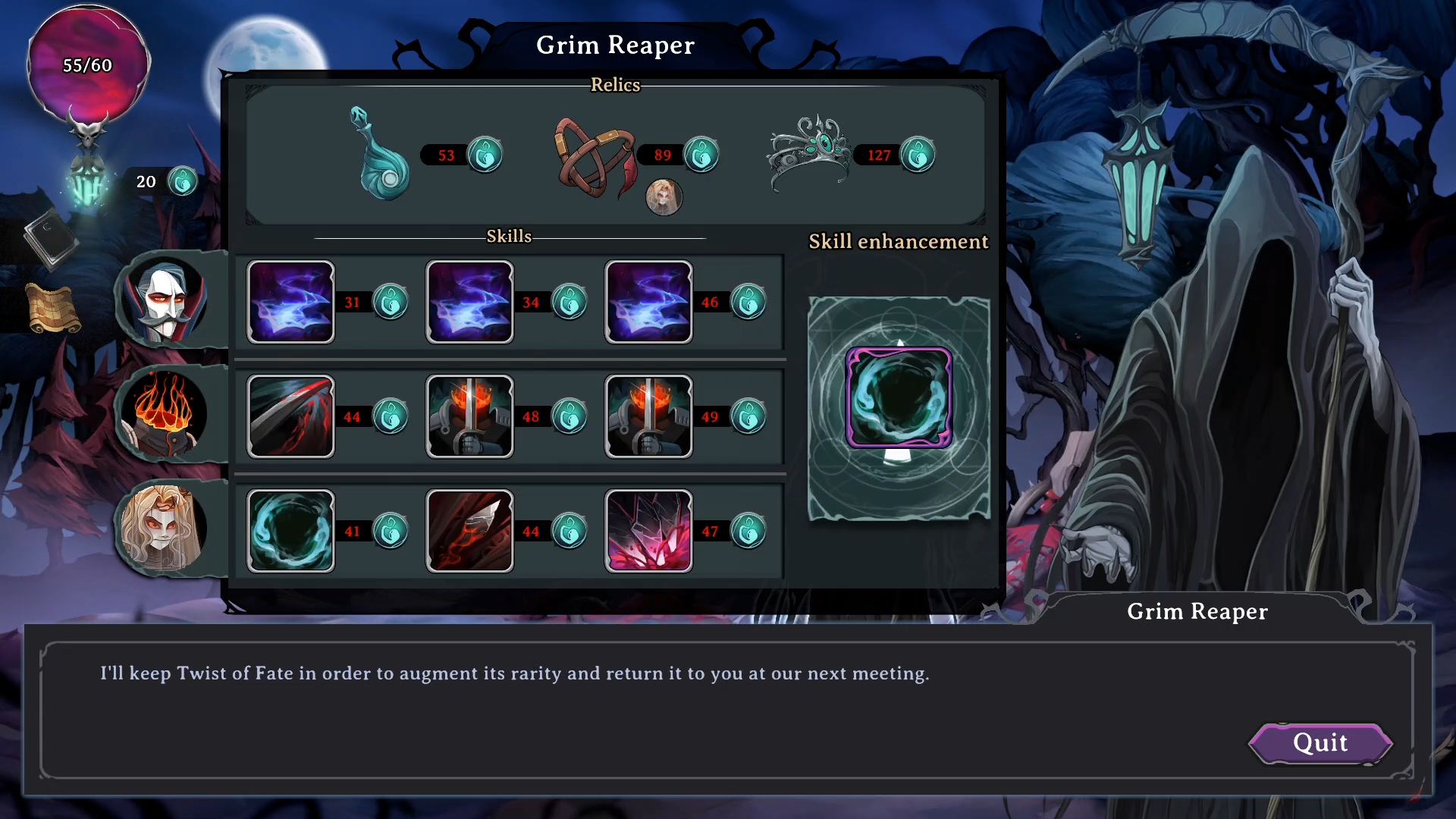Buy the purple flame skill costing 46
1456x819 pixels.
[648, 303]
